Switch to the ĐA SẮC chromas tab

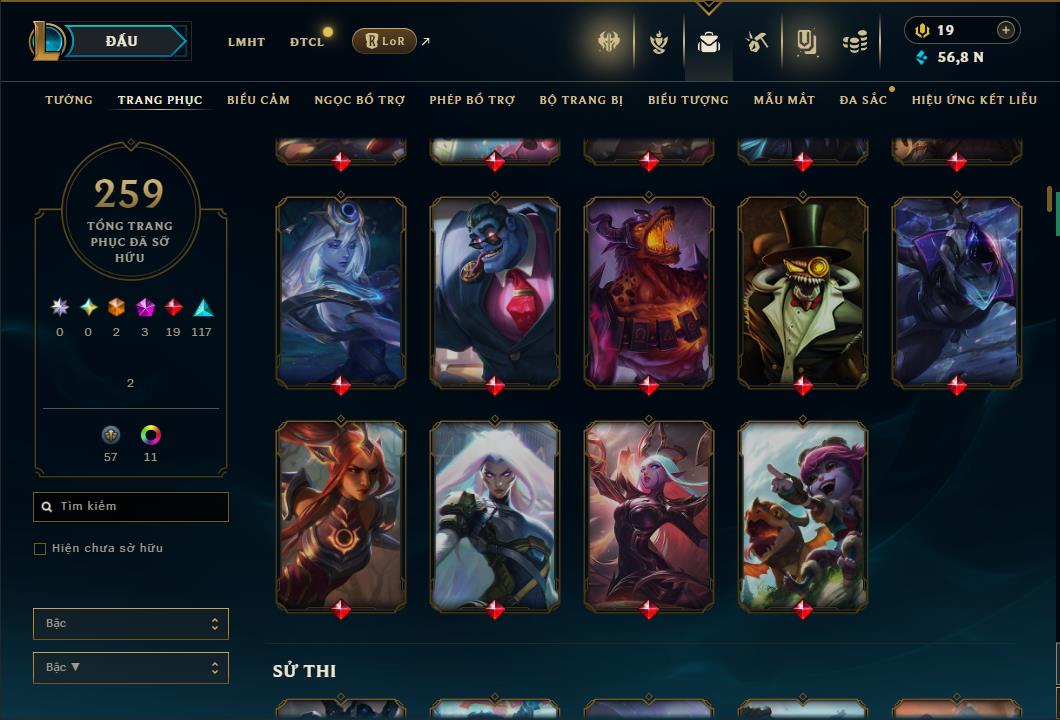(863, 100)
